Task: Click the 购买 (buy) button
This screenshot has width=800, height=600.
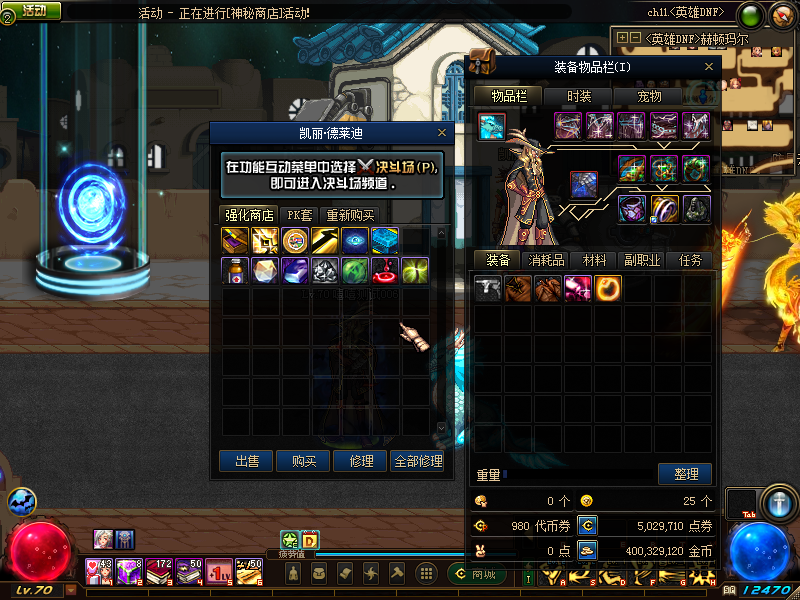Action: tap(304, 461)
